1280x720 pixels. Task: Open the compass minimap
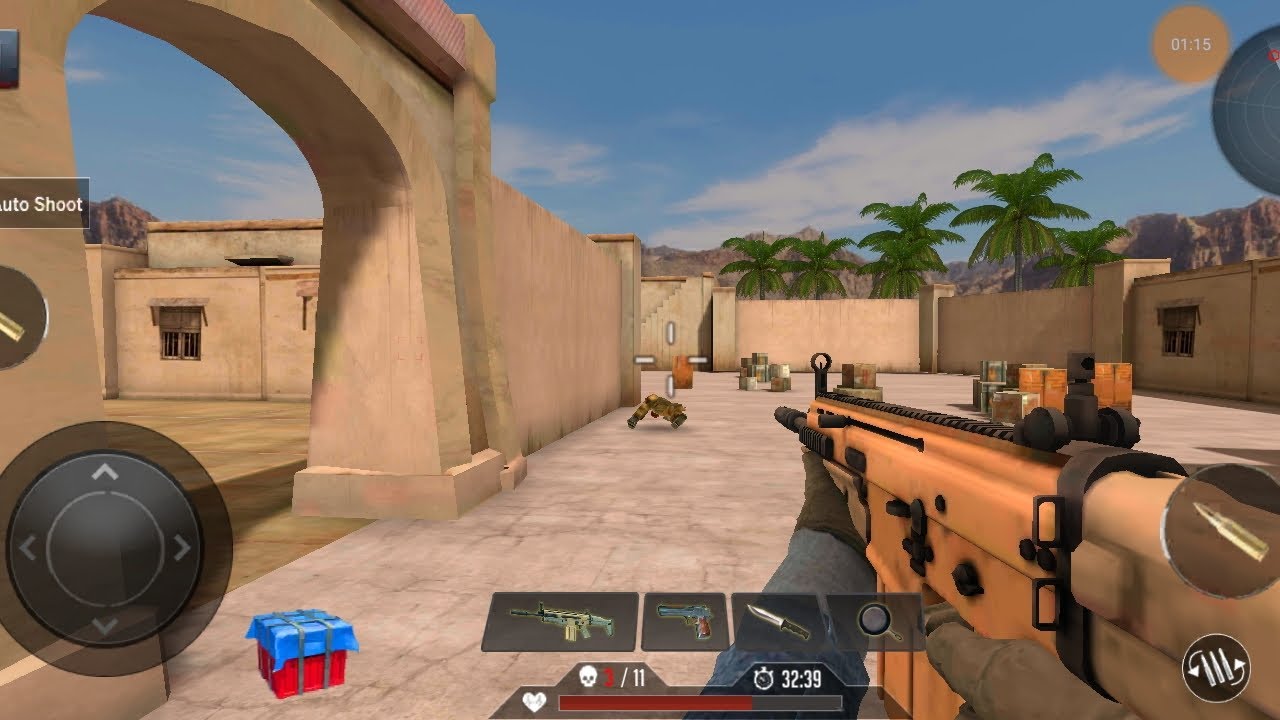coord(1252,105)
